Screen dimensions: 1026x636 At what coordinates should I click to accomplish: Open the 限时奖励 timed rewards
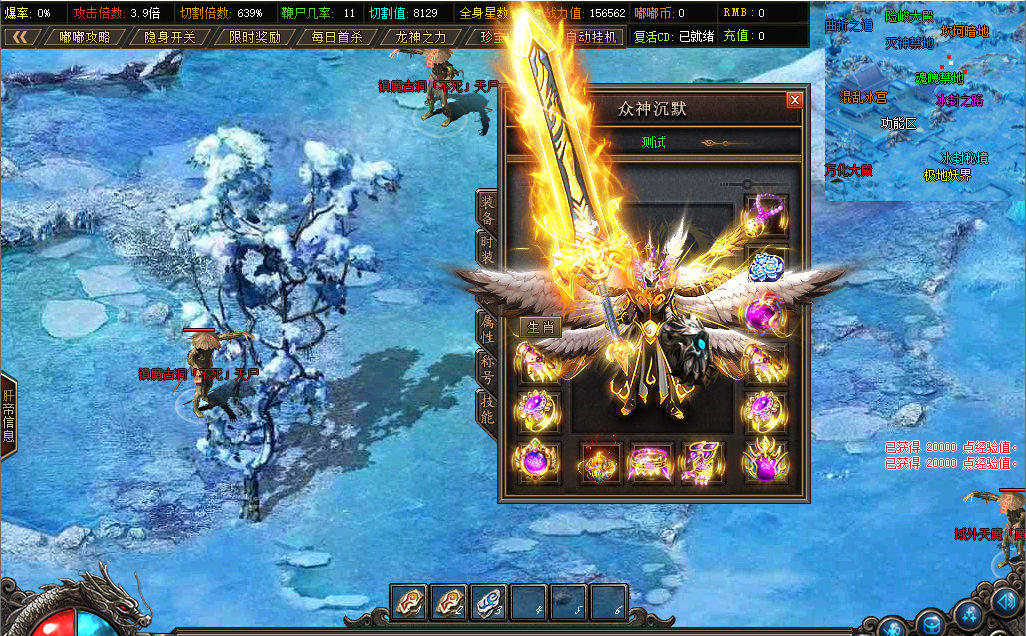(x=253, y=37)
